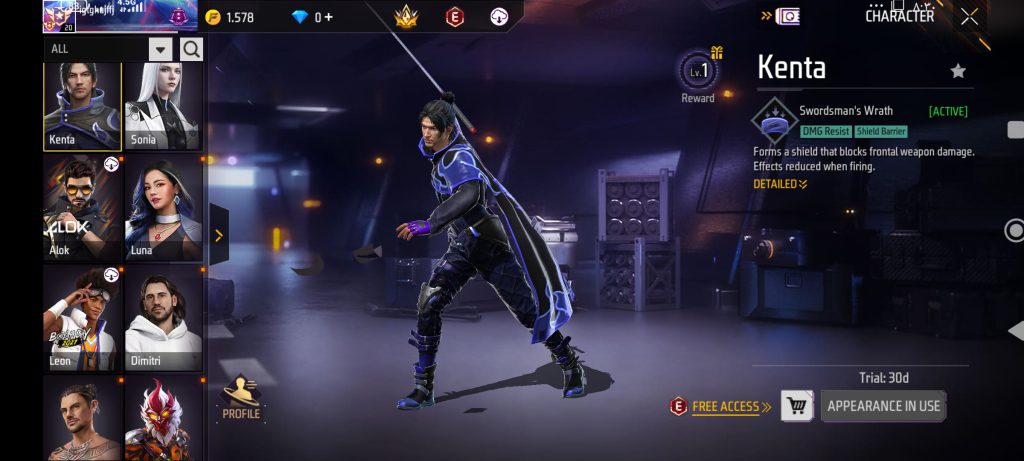Select the Leon character tile
Viewport: 1024px width, 461px height.
click(82, 318)
